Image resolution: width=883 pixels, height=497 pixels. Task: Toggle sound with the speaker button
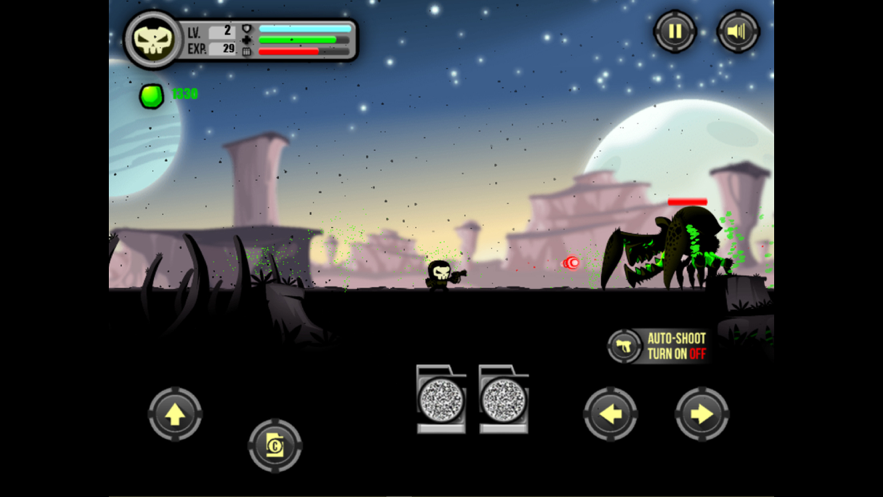click(x=738, y=32)
